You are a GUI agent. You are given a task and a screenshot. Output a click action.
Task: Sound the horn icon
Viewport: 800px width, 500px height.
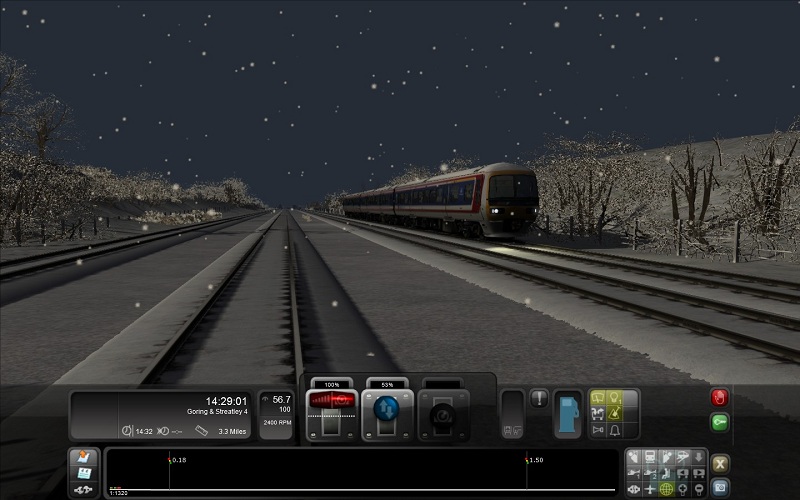599,431
